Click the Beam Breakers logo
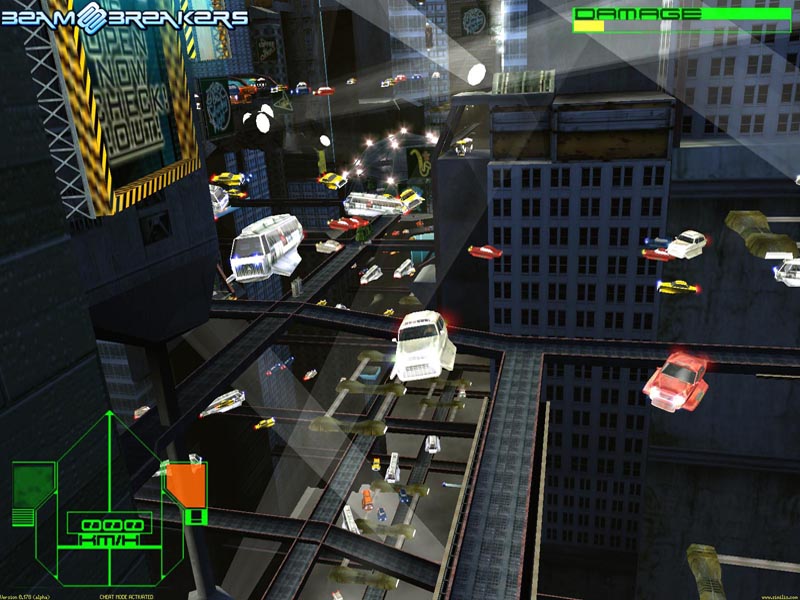This screenshot has width=800, height=600. [124, 16]
